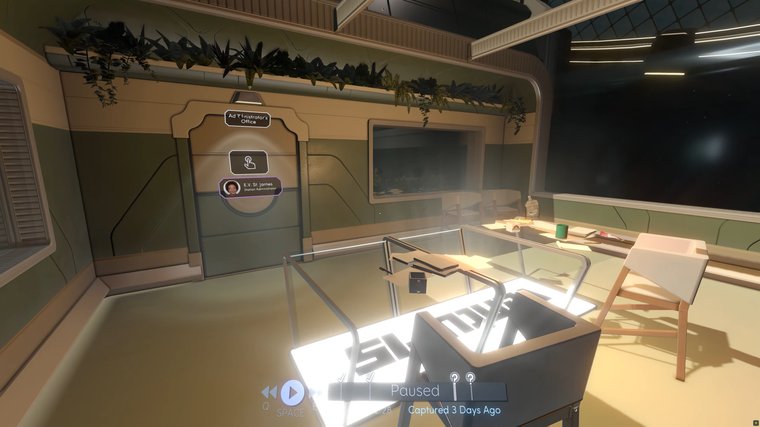Rewind the AR recording
Image resolution: width=760 pixels, height=427 pixels.
pos(270,392)
